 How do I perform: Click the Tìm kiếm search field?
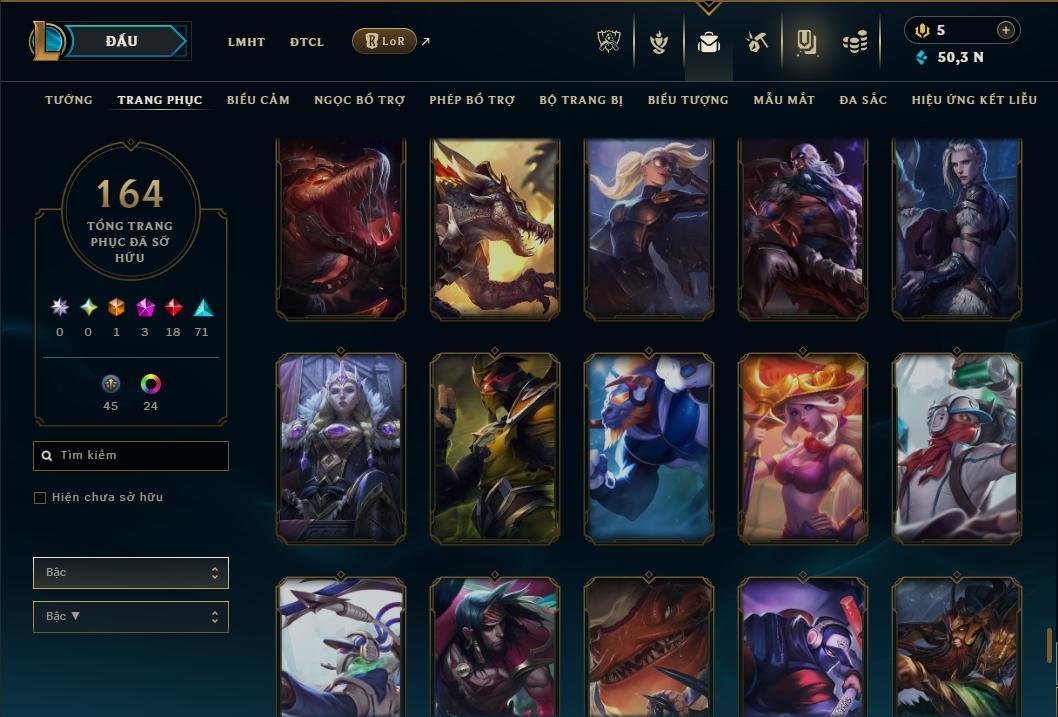coord(131,456)
